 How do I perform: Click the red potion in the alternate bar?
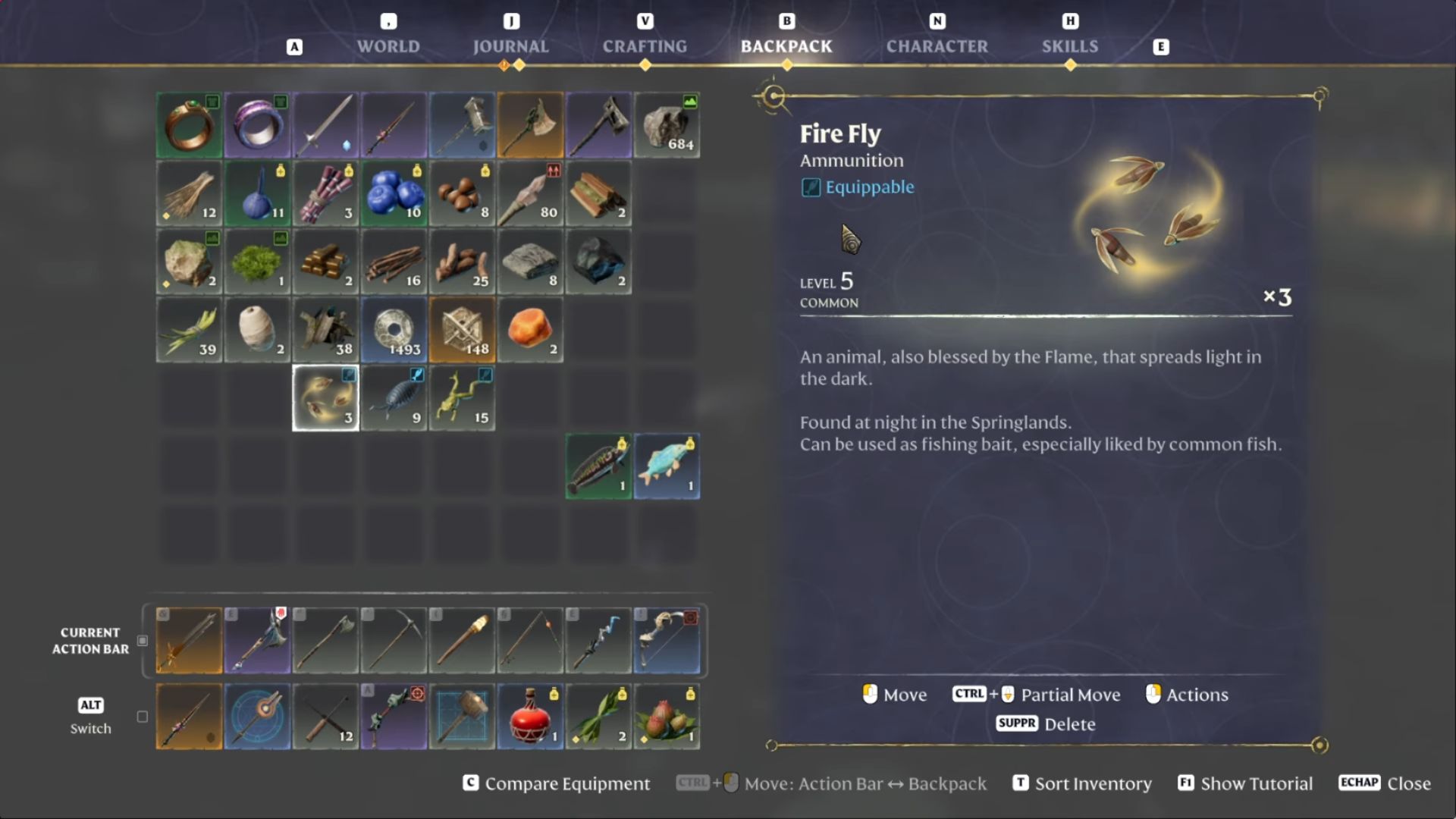coord(530,717)
